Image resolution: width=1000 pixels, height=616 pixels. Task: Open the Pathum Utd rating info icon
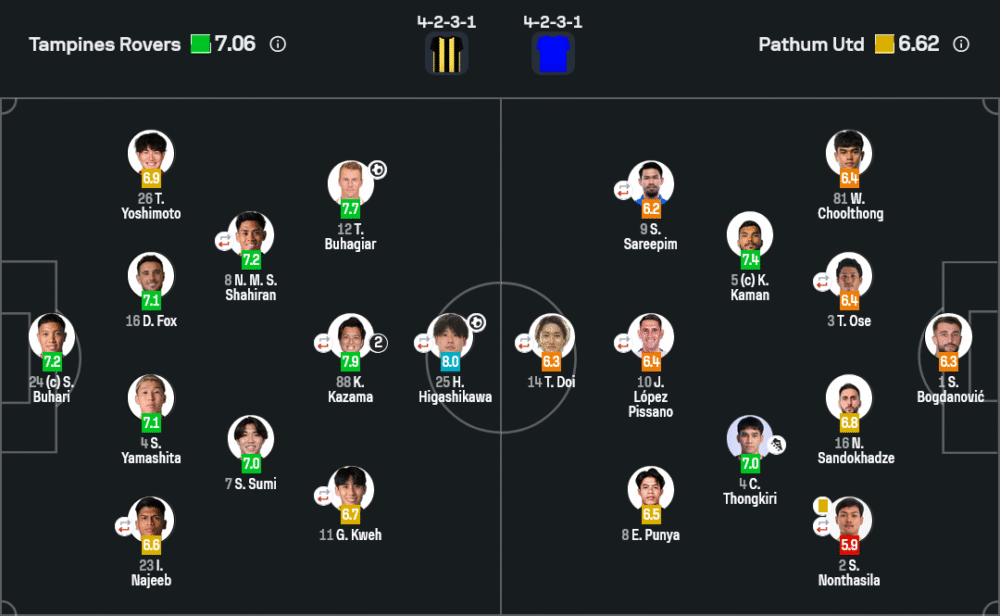961,44
